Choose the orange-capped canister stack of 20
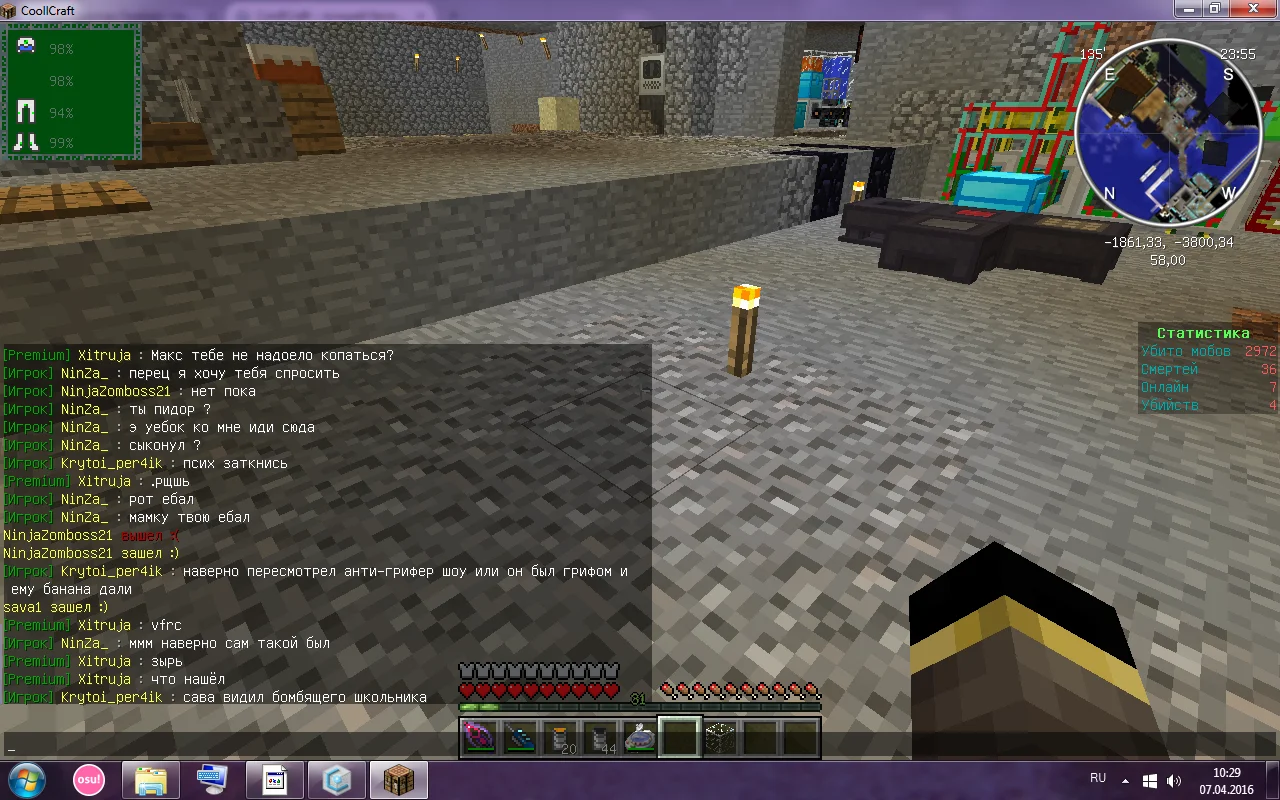 click(x=560, y=738)
